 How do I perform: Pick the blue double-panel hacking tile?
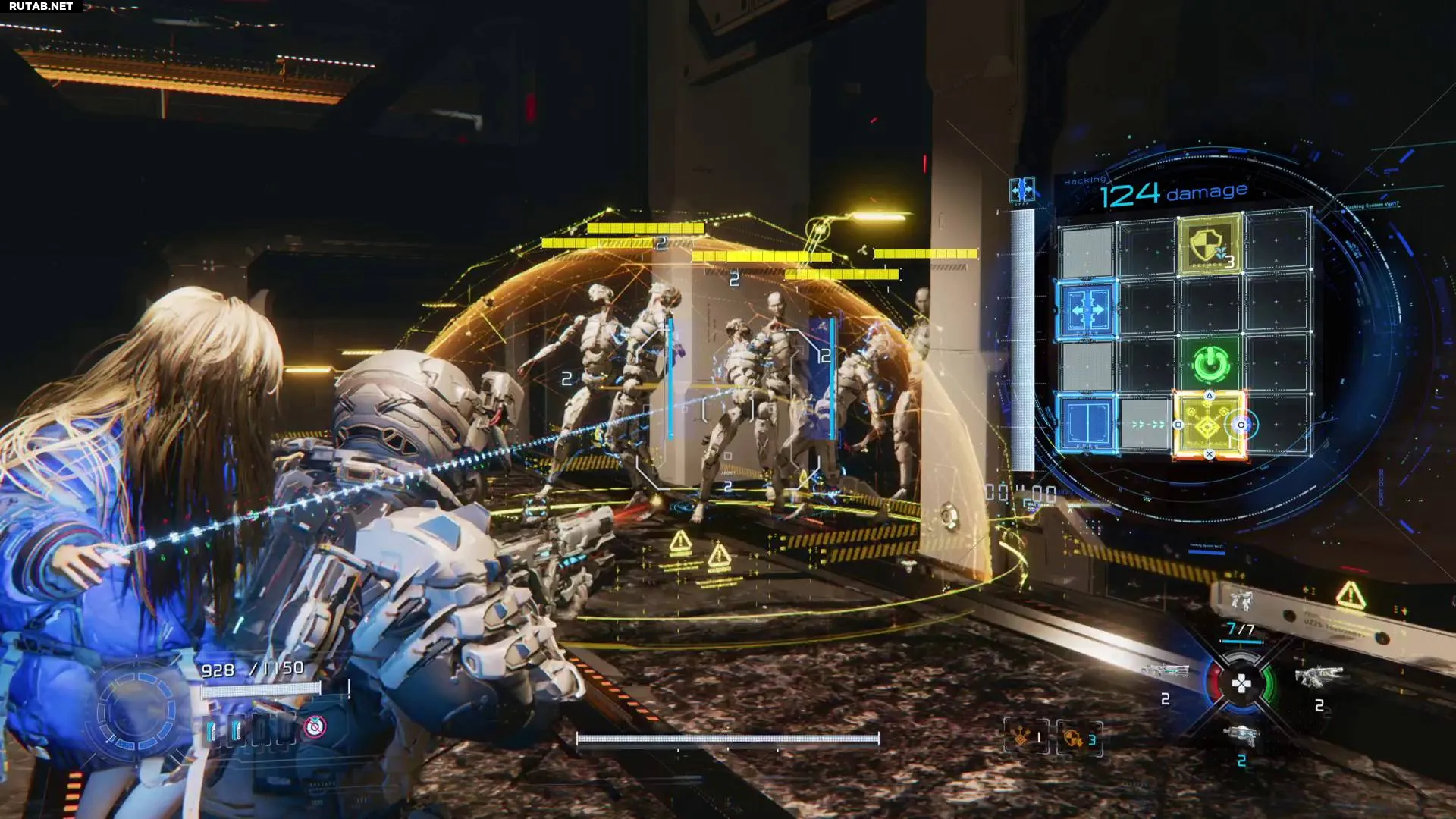click(1087, 423)
